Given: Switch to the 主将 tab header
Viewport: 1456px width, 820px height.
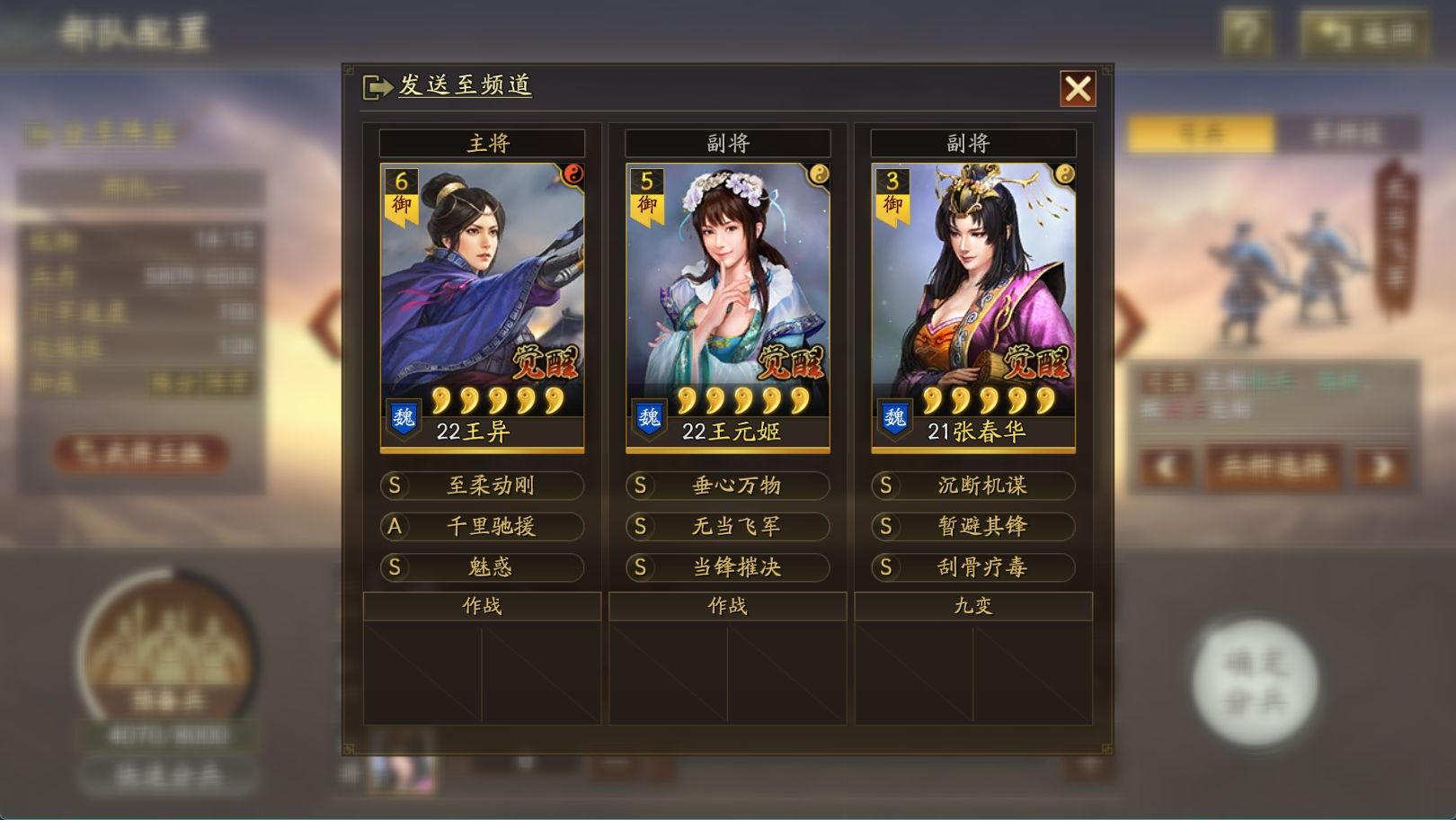Looking at the screenshot, I should tap(483, 143).
